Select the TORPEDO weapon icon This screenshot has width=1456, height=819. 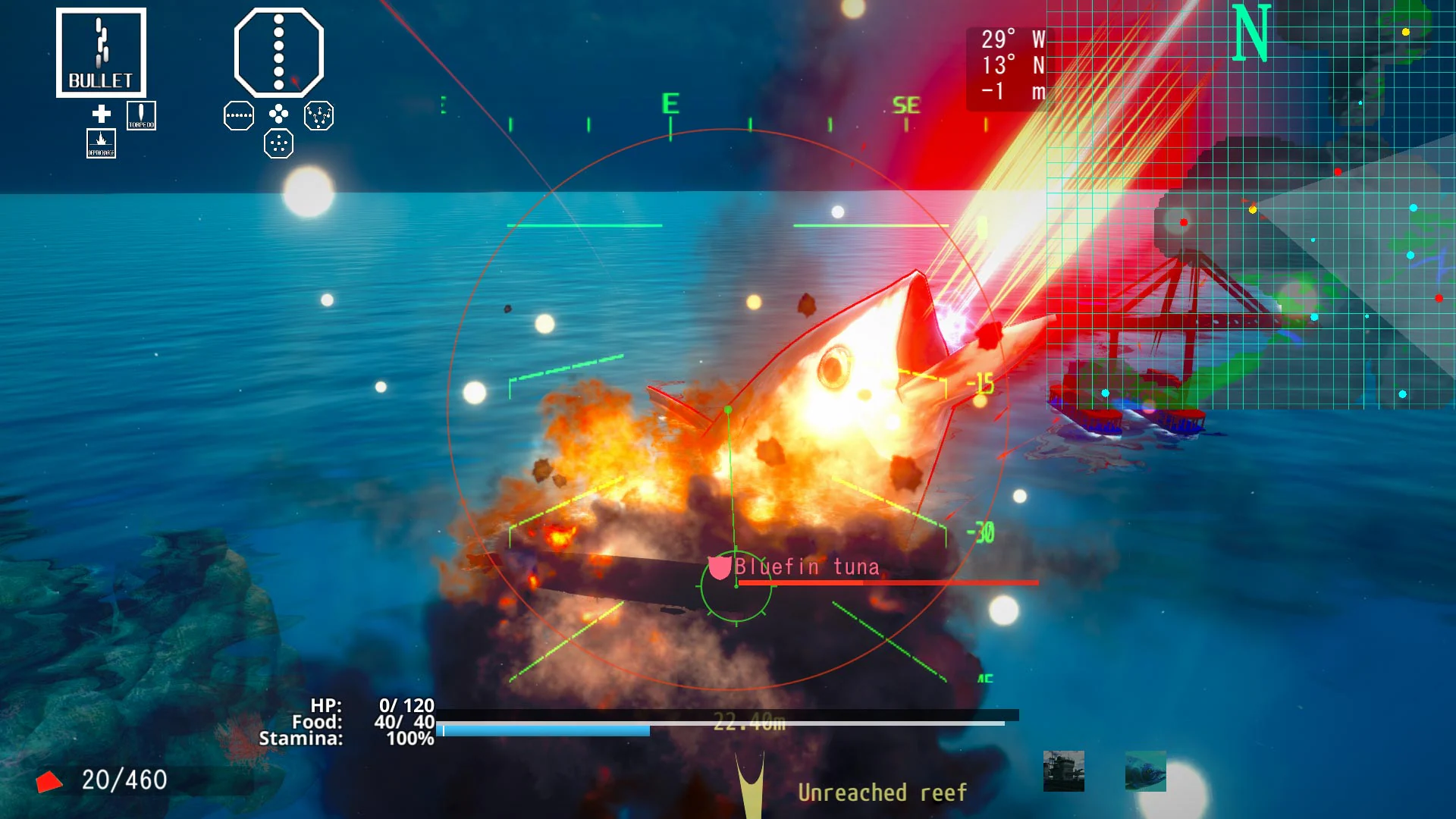[x=142, y=115]
